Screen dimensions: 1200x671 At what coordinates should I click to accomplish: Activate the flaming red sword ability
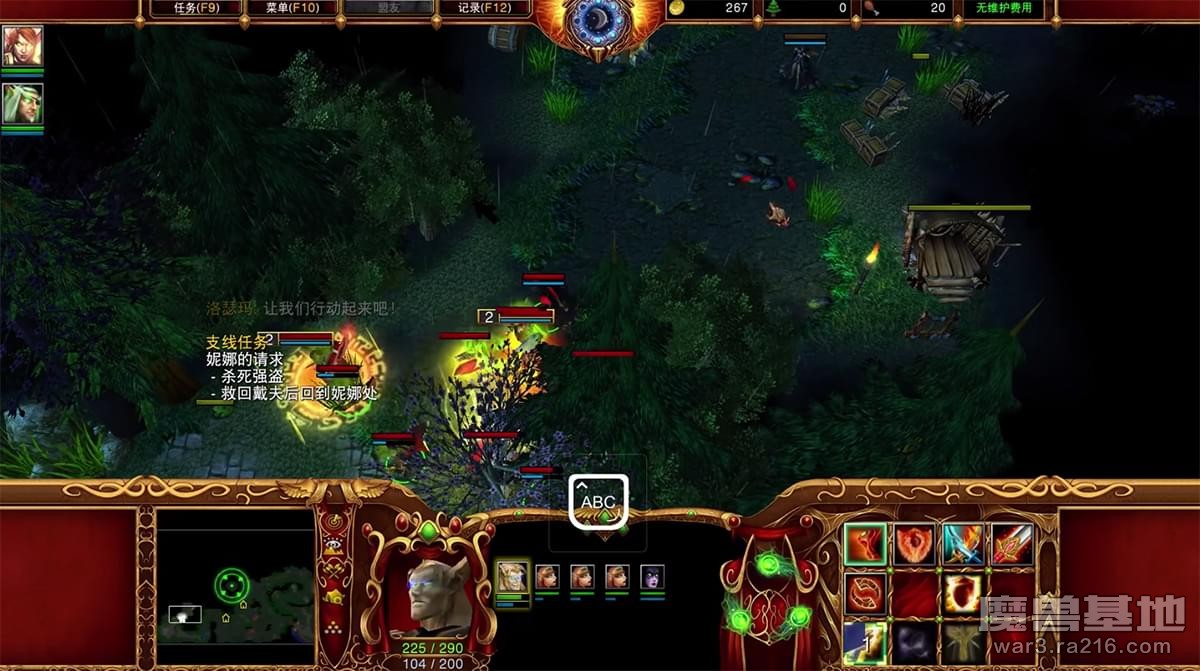[x=1012, y=544]
